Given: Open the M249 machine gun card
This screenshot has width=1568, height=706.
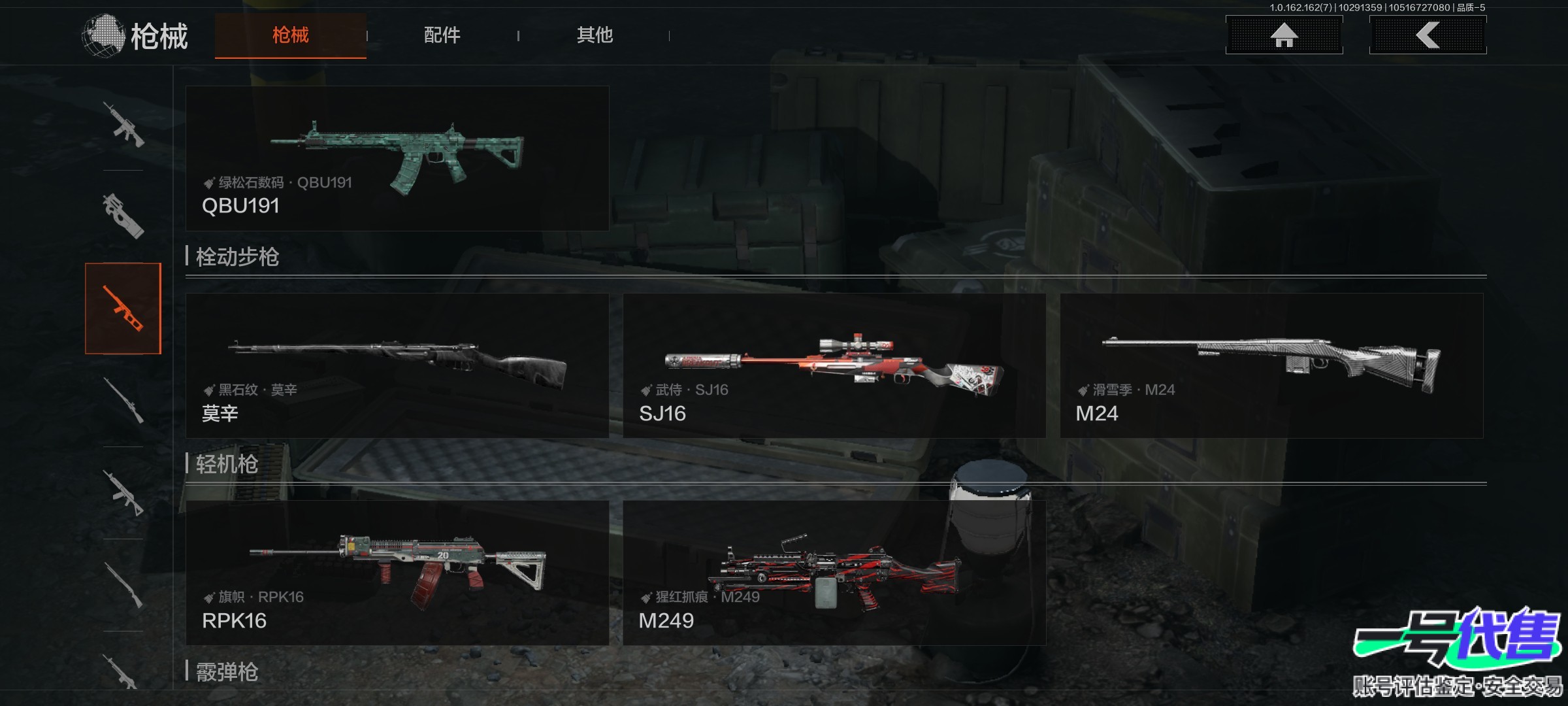Looking at the screenshot, I should tap(834, 573).
